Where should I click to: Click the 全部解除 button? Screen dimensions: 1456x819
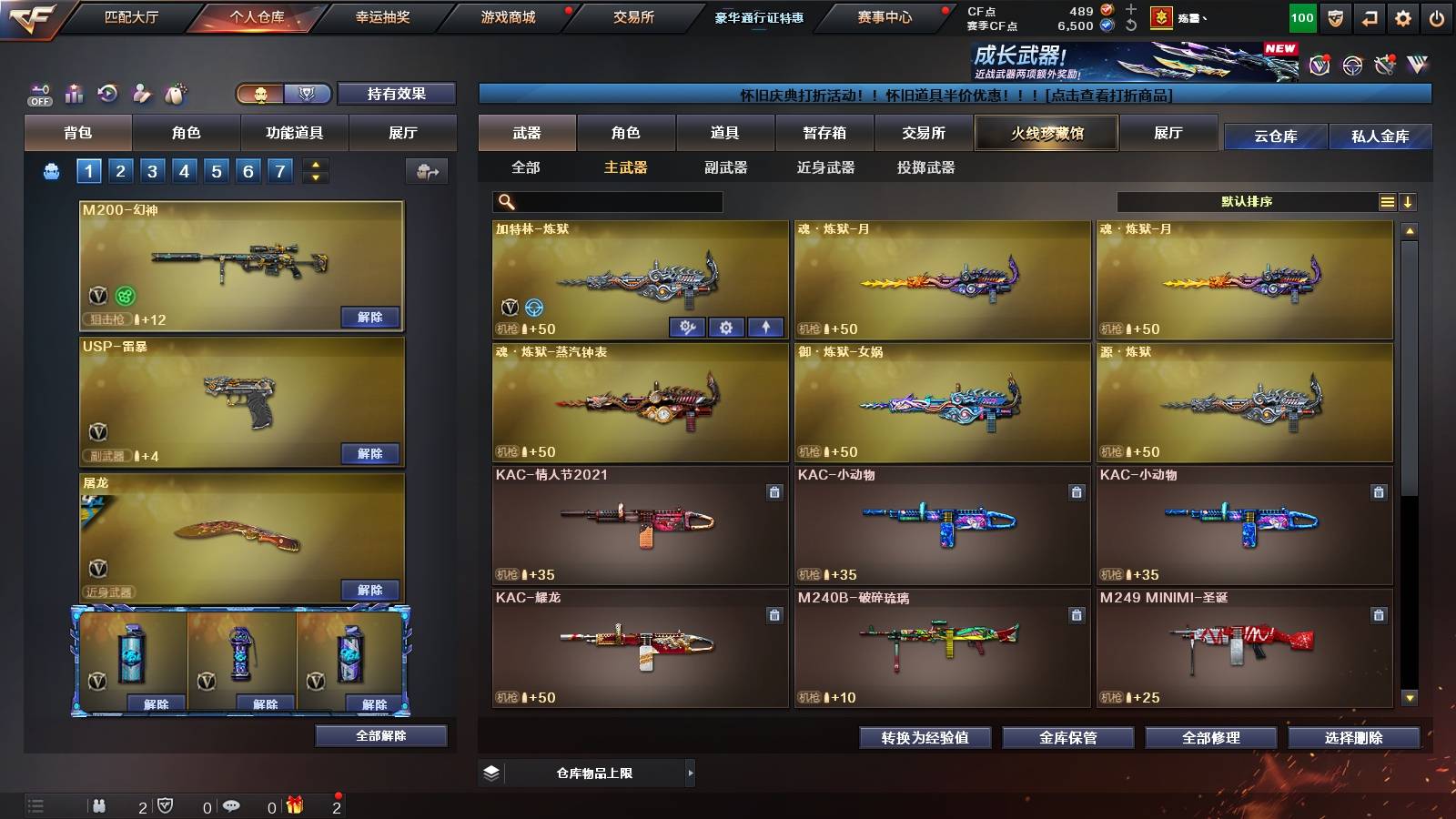point(380,736)
